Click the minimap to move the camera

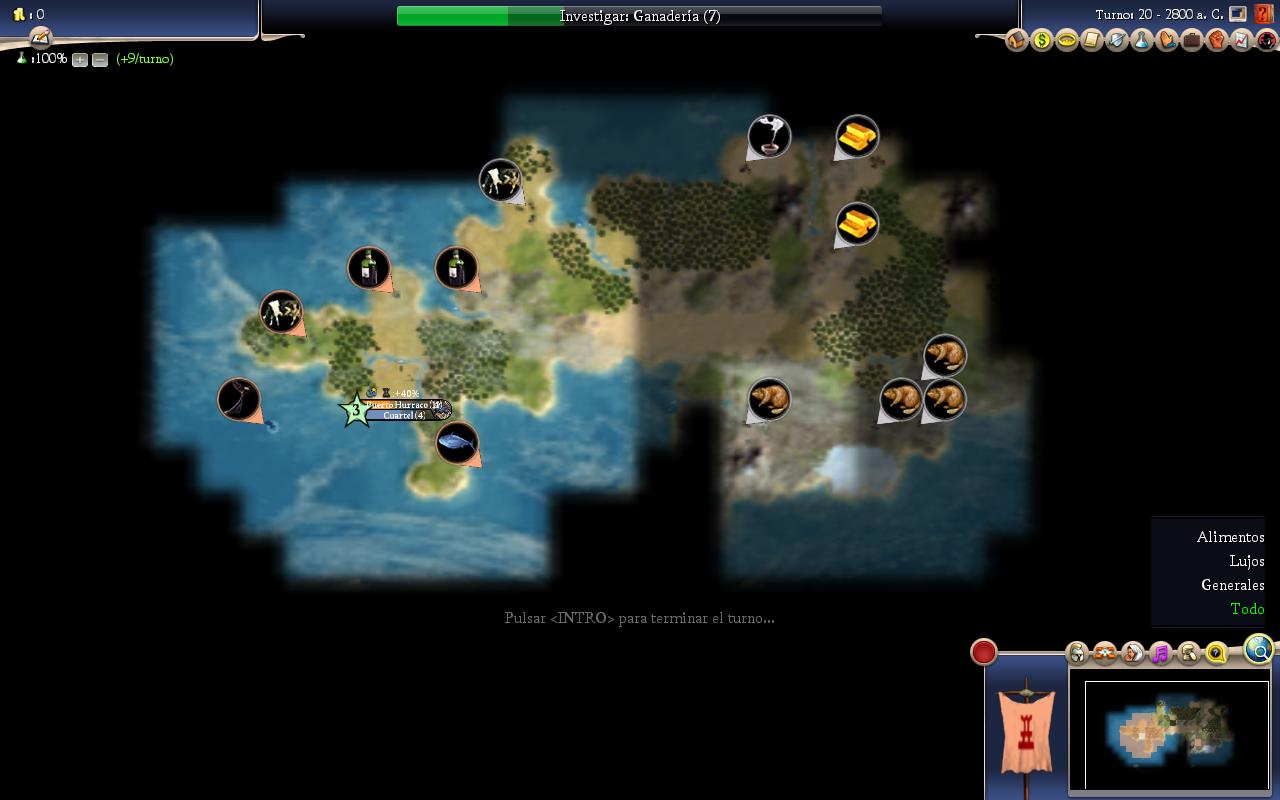[1176, 734]
